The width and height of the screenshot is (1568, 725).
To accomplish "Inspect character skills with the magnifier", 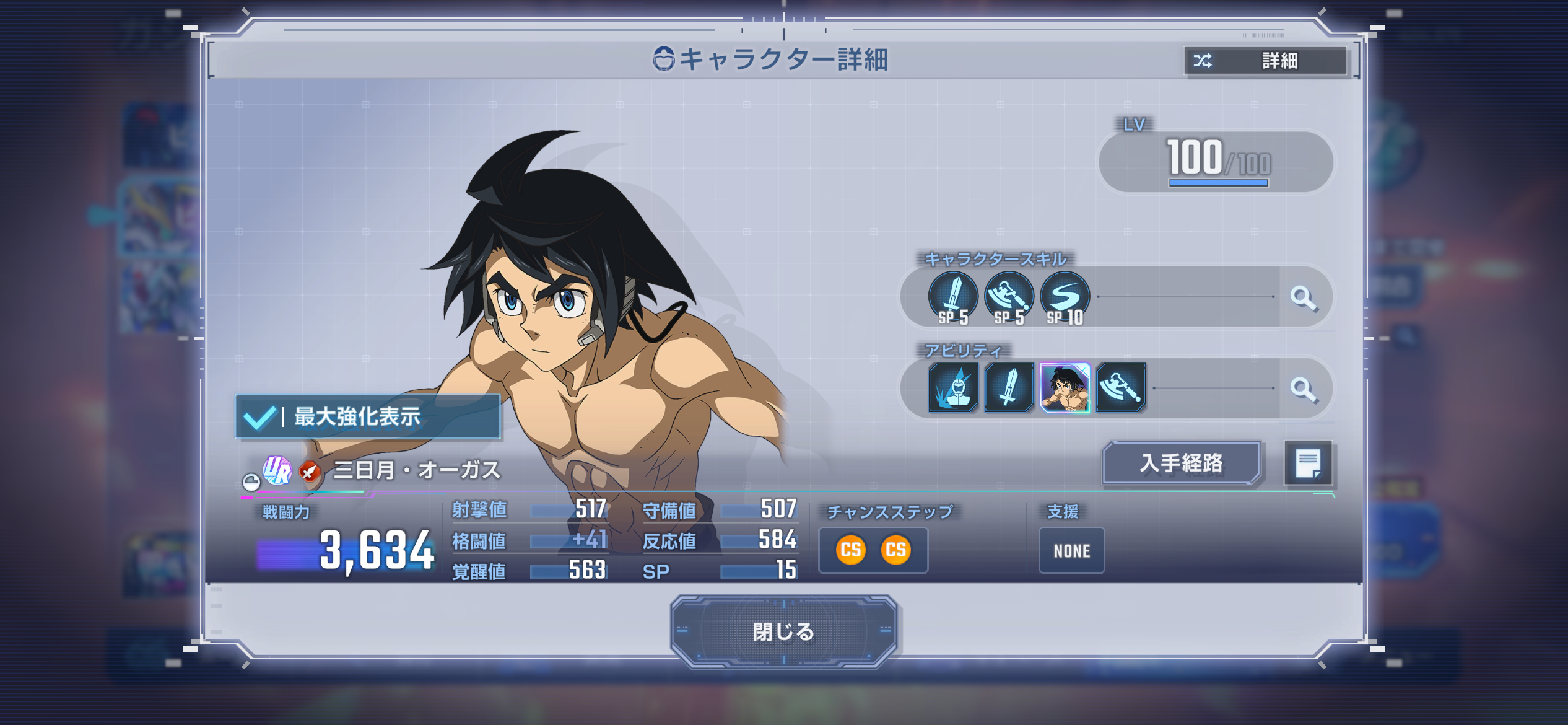I will [1303, 298].
